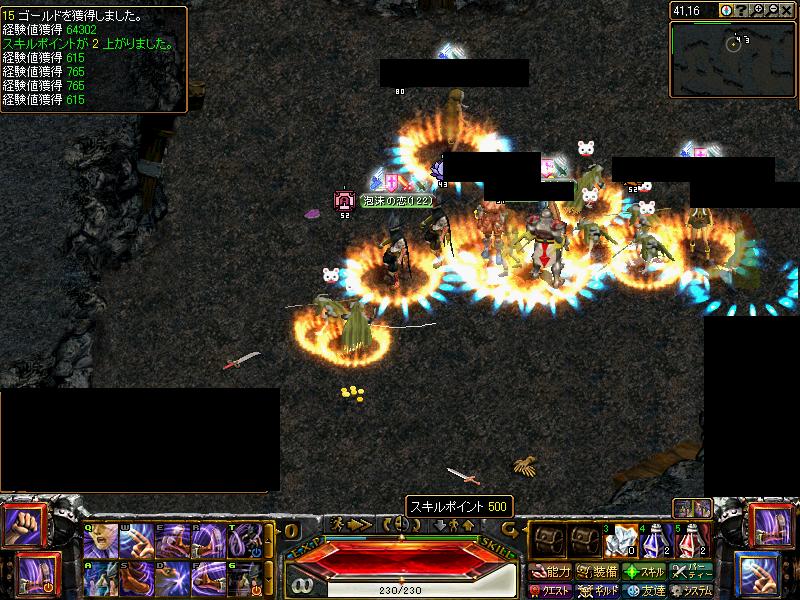Screen dimensions: 800x600
Task: Open the ギルド (guild) window
Action: click(597, 590)
